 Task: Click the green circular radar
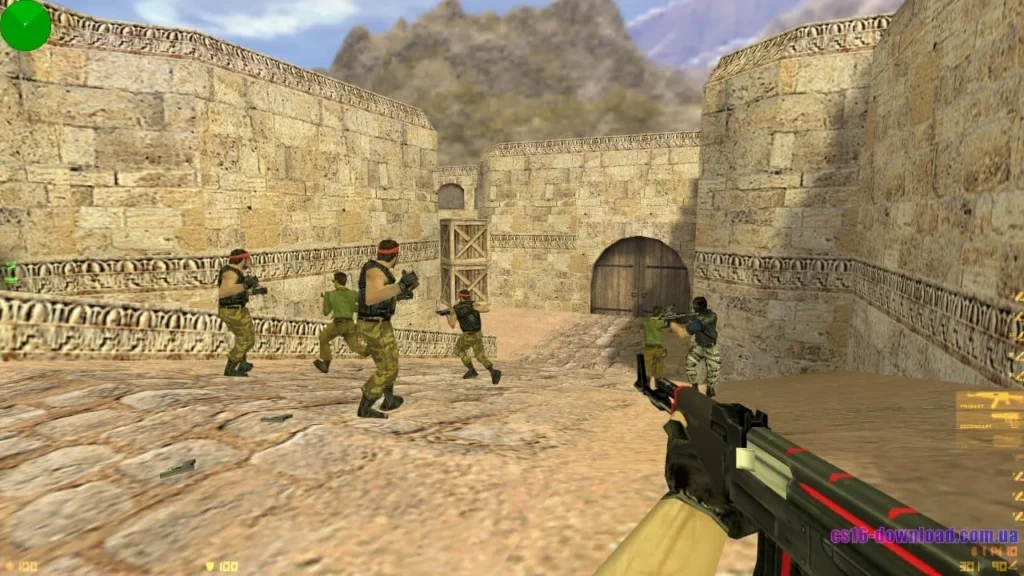[25, 25]
